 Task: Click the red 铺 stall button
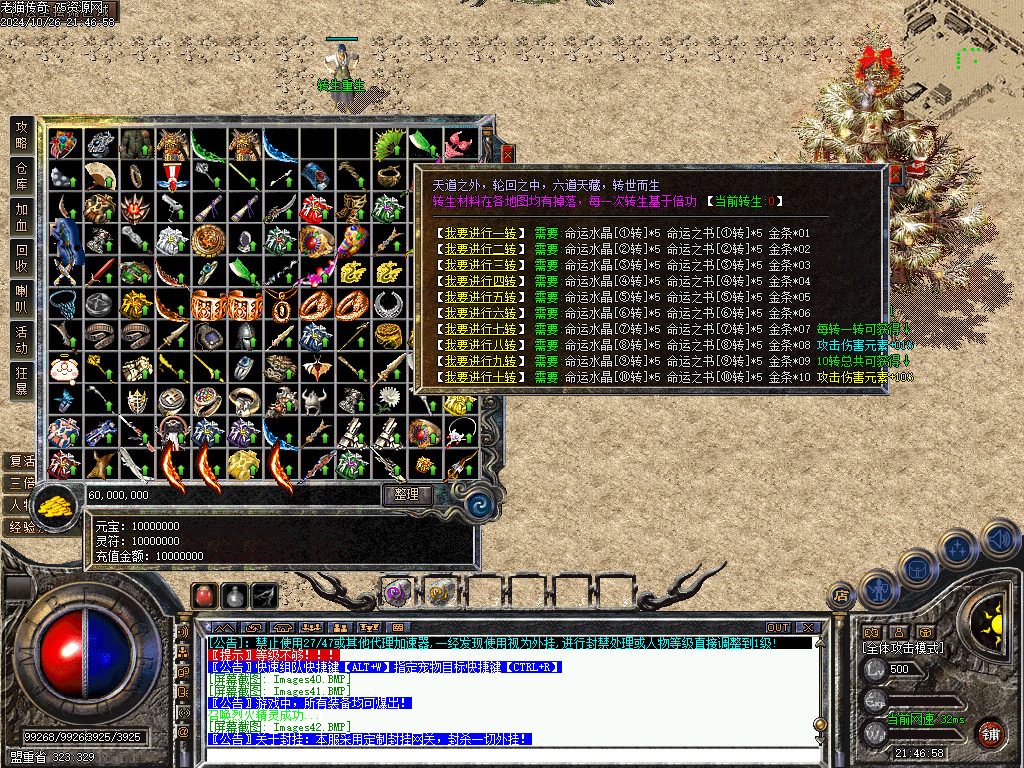pyautogui.click(x=990, y=733)
